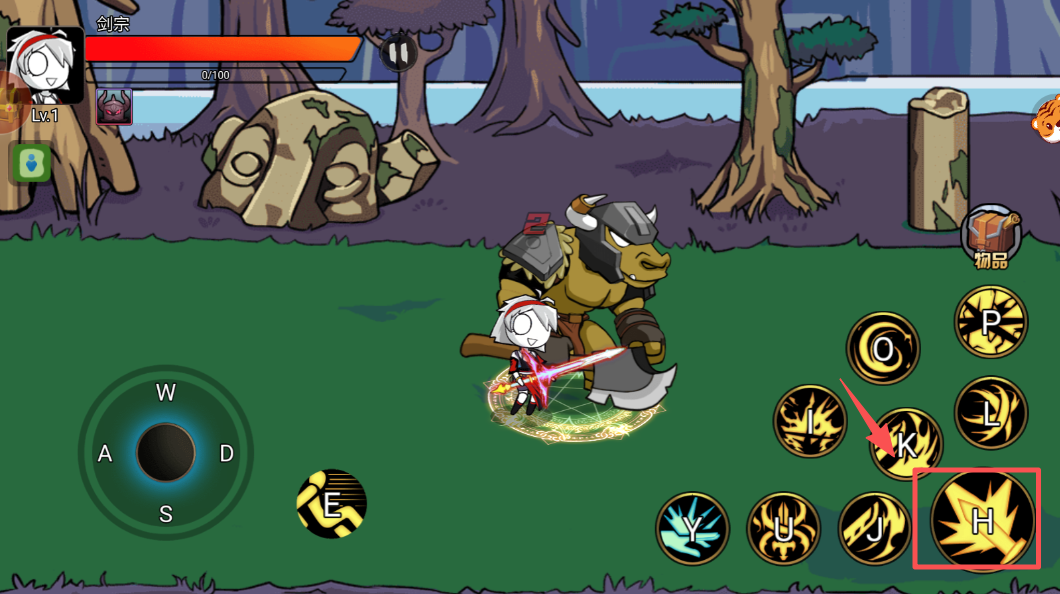Screen dimensions: 1060x594
Task: Use the blue Y skill button
Action: tap(692, 529)
